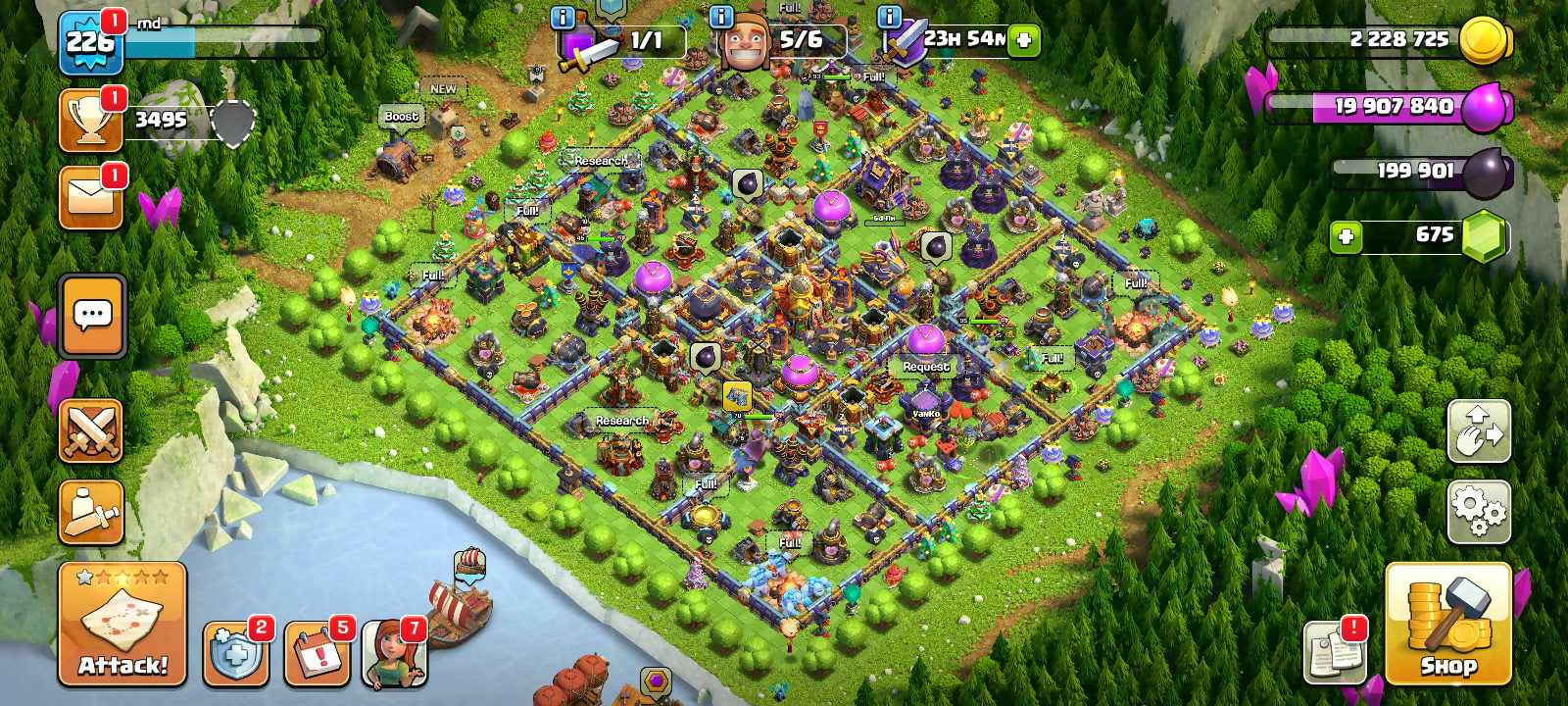1568x706 pixels.
Task: Add shield time with green plus
Action: pyautogui.click(x=1024, y=40)
